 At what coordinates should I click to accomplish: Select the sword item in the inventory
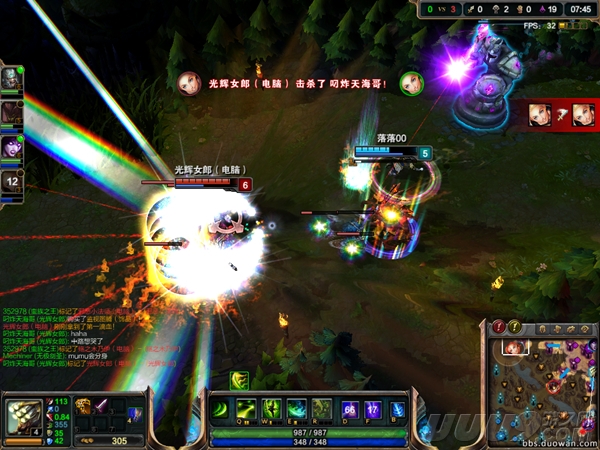point(102,405)
